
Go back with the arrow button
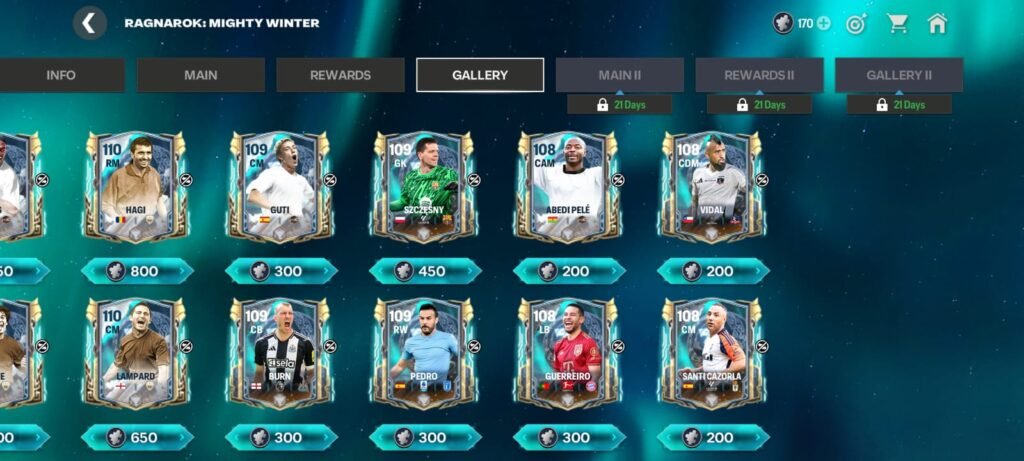pos(89,23)
